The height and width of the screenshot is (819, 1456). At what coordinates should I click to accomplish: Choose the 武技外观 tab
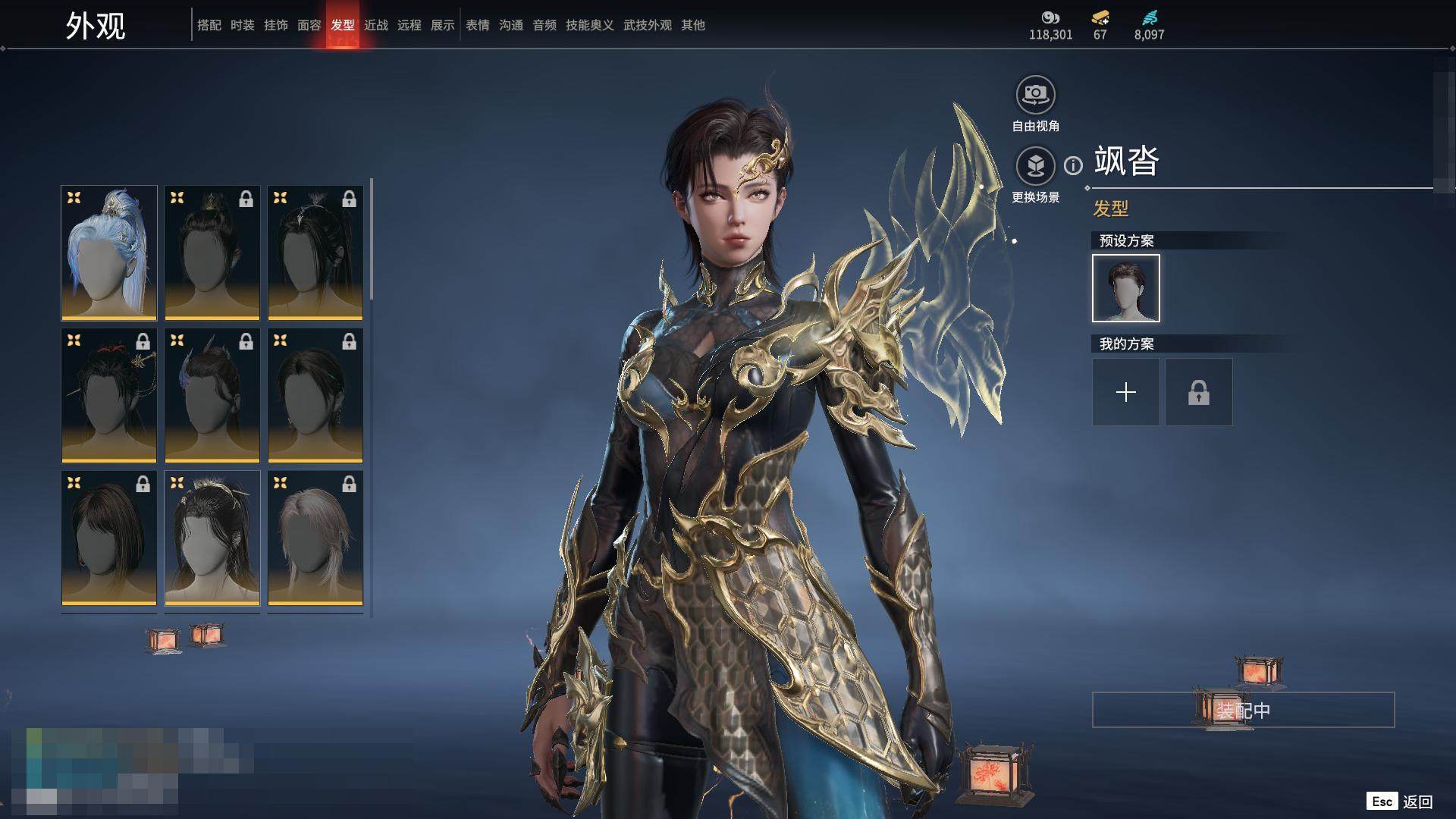[x=647, y=25]
